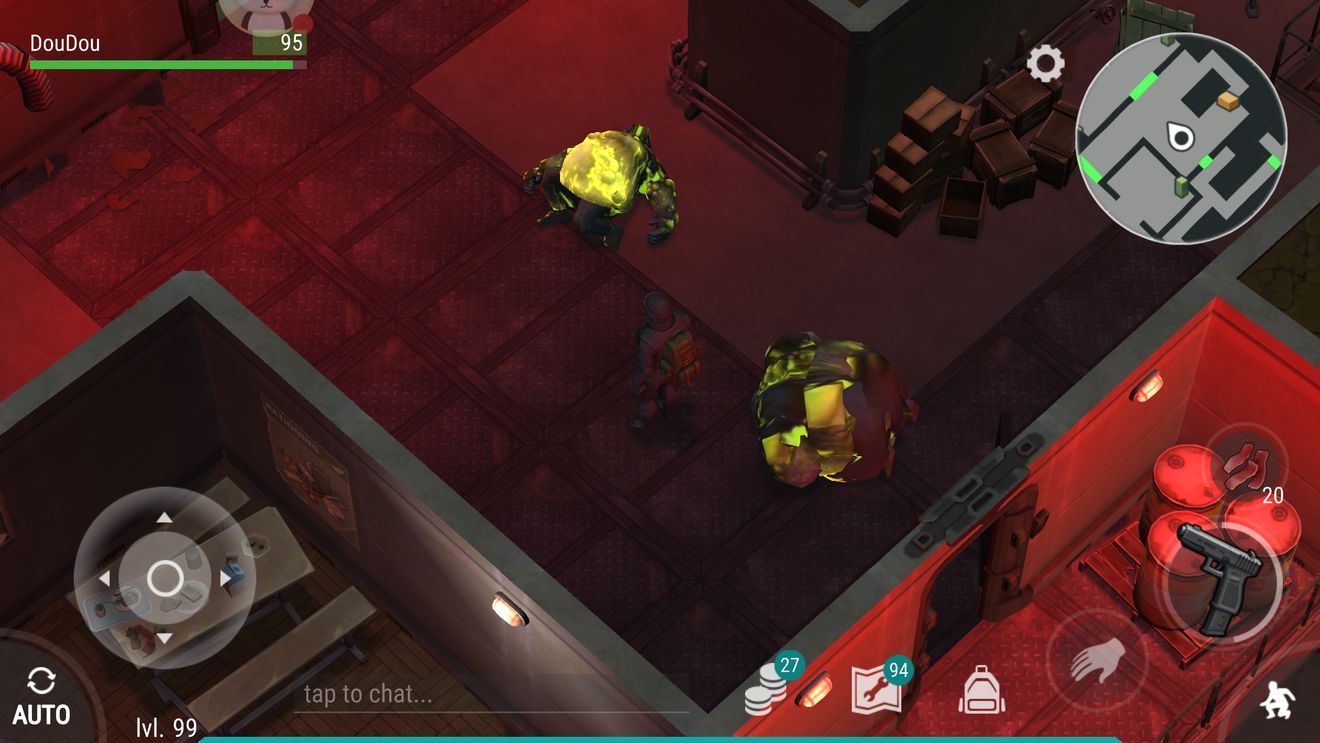
Task: Toggle the crouch sneak button
Action: coord(1275,702)
